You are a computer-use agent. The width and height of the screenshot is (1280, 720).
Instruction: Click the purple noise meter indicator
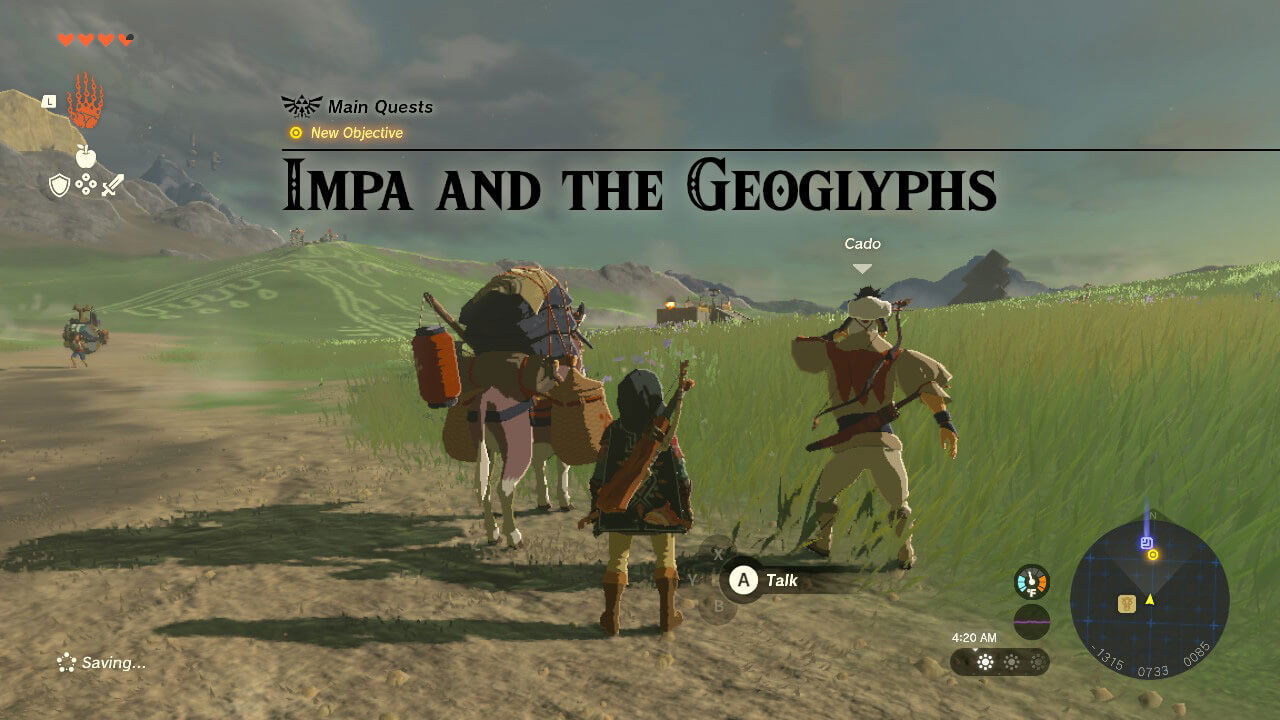[1031, 621]
